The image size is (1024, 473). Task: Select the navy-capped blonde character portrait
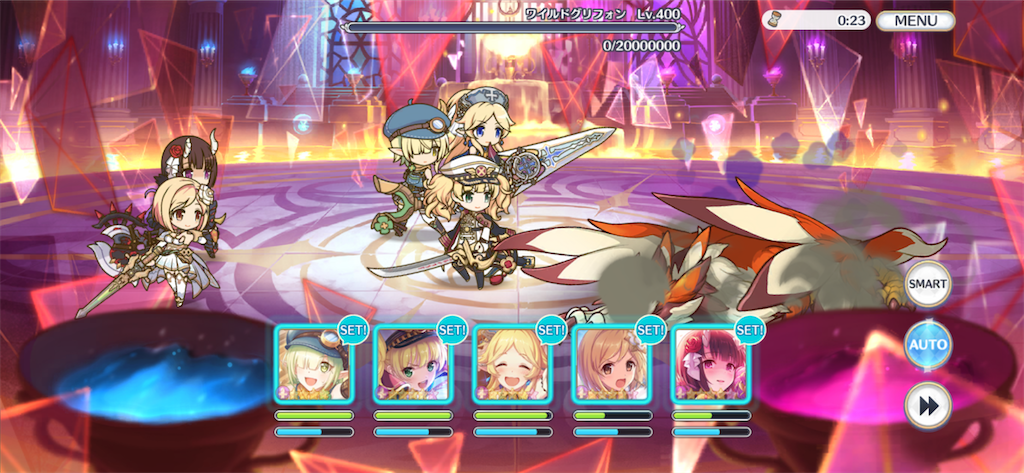click(413, 364)
